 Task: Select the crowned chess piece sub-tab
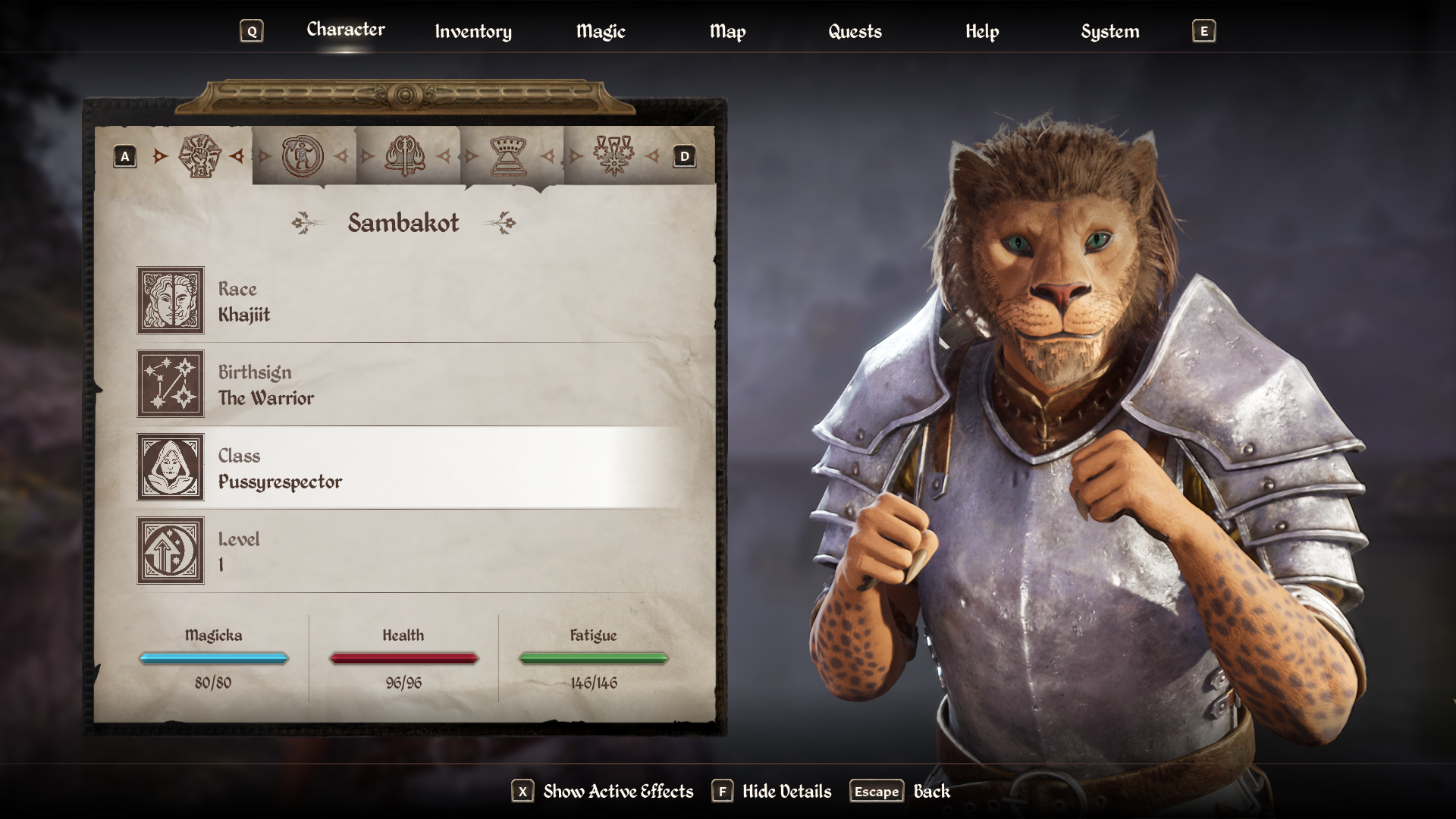coord(509,156)
